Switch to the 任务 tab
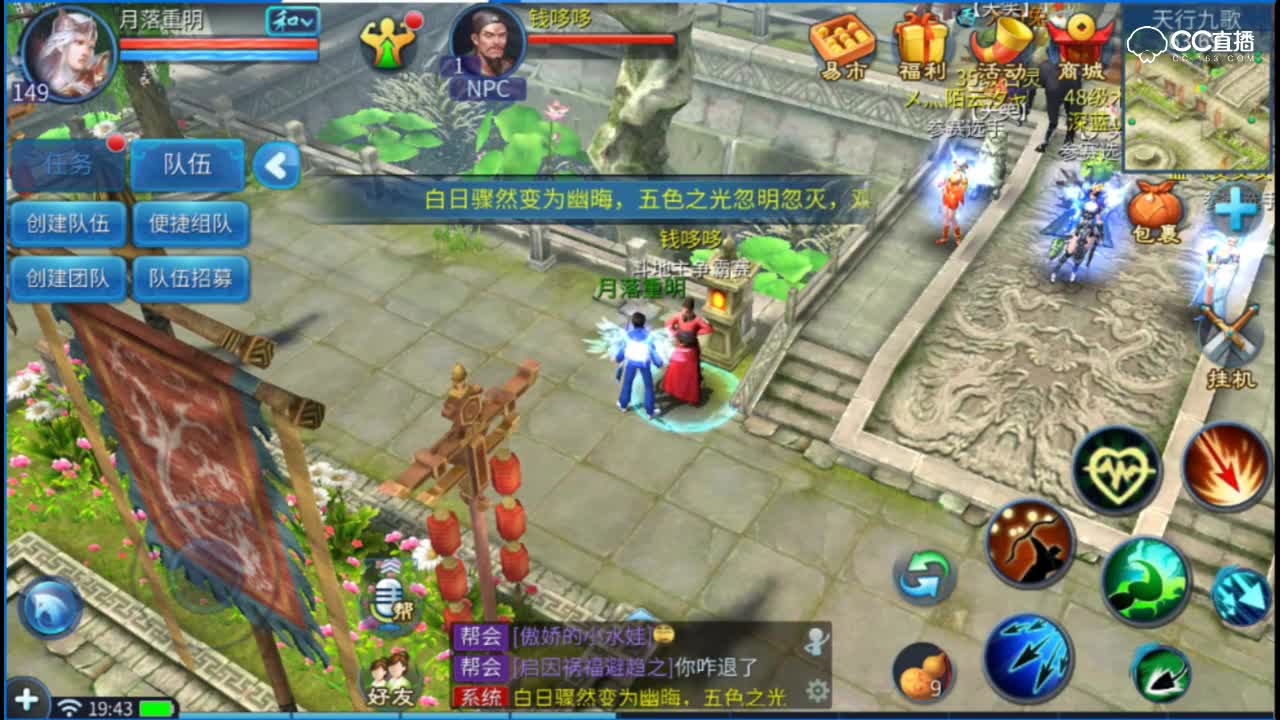 click(x=68, y=166)
